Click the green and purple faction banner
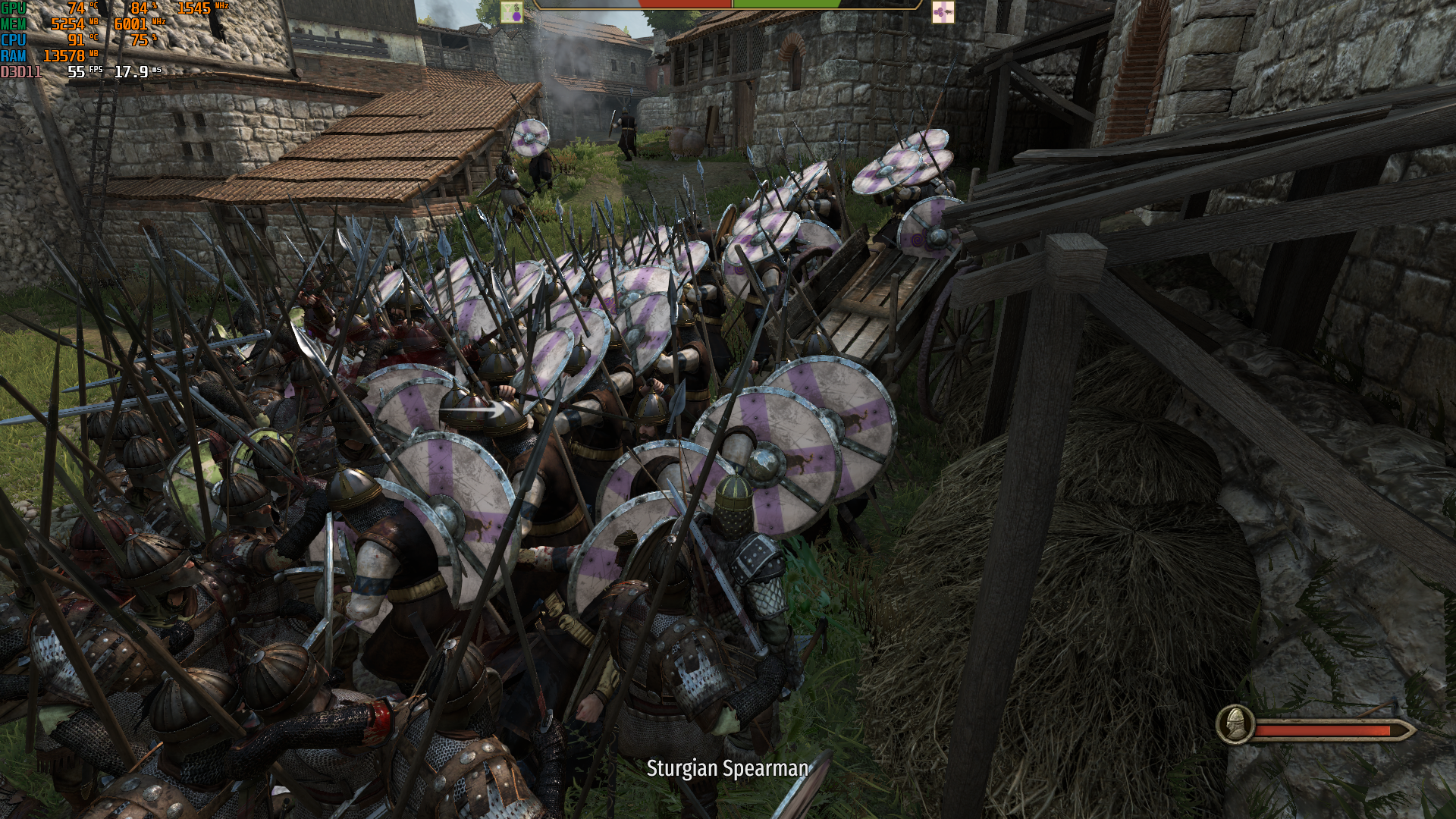 click(x=512, y=11)
